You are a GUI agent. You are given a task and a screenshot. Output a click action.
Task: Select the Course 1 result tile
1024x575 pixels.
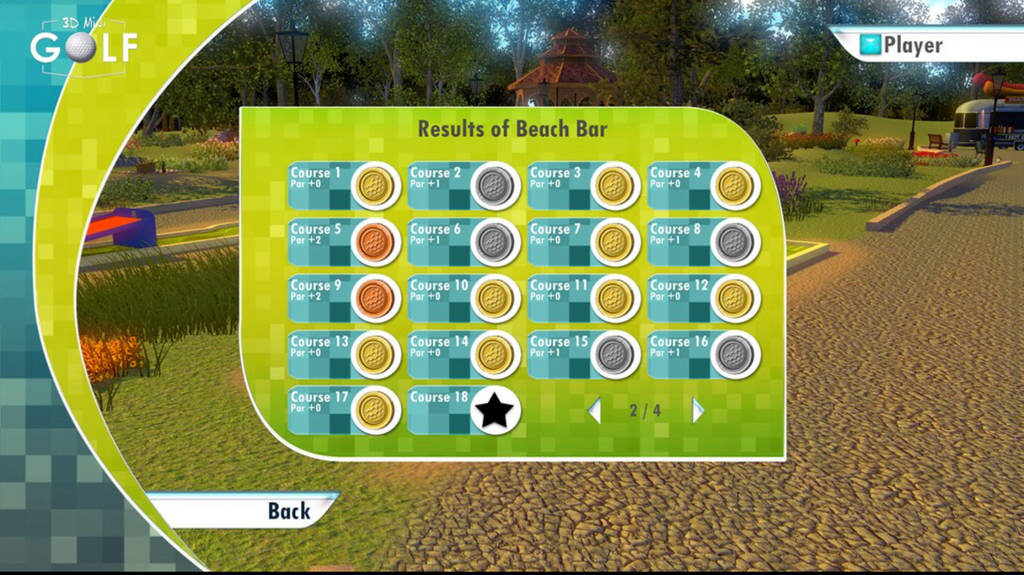point(343,185)
